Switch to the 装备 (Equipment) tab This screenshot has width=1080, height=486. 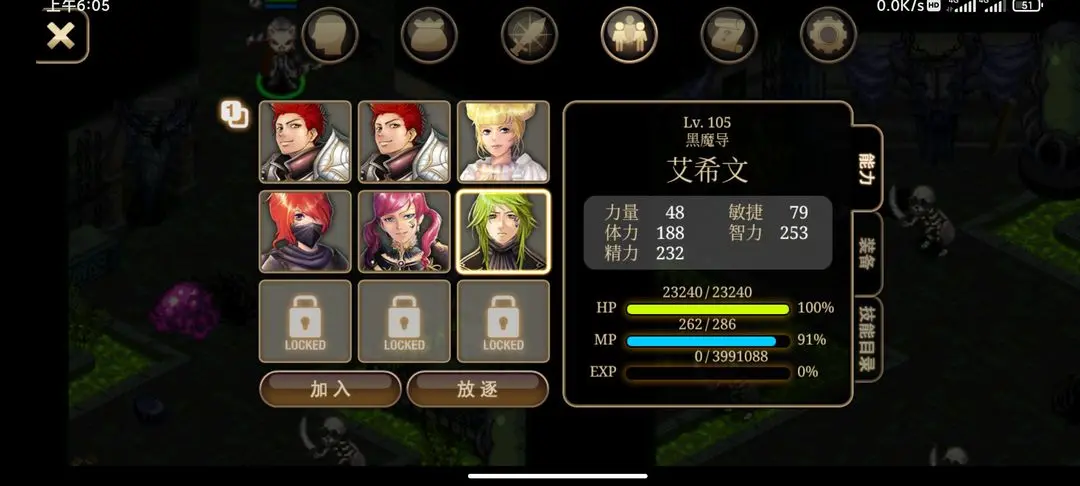[867, 255]
